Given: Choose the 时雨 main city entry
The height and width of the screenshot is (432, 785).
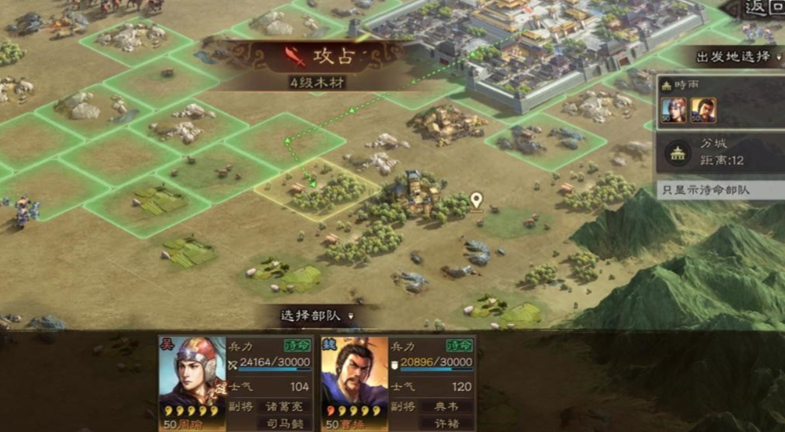Looking at the screenshot, I should pyautogui.click(x=720, y=105).
